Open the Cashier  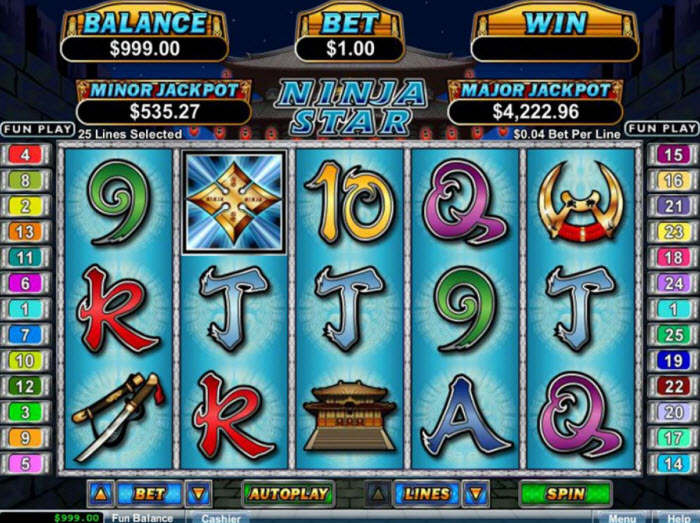pyautogui.click(x=219, y=518)
